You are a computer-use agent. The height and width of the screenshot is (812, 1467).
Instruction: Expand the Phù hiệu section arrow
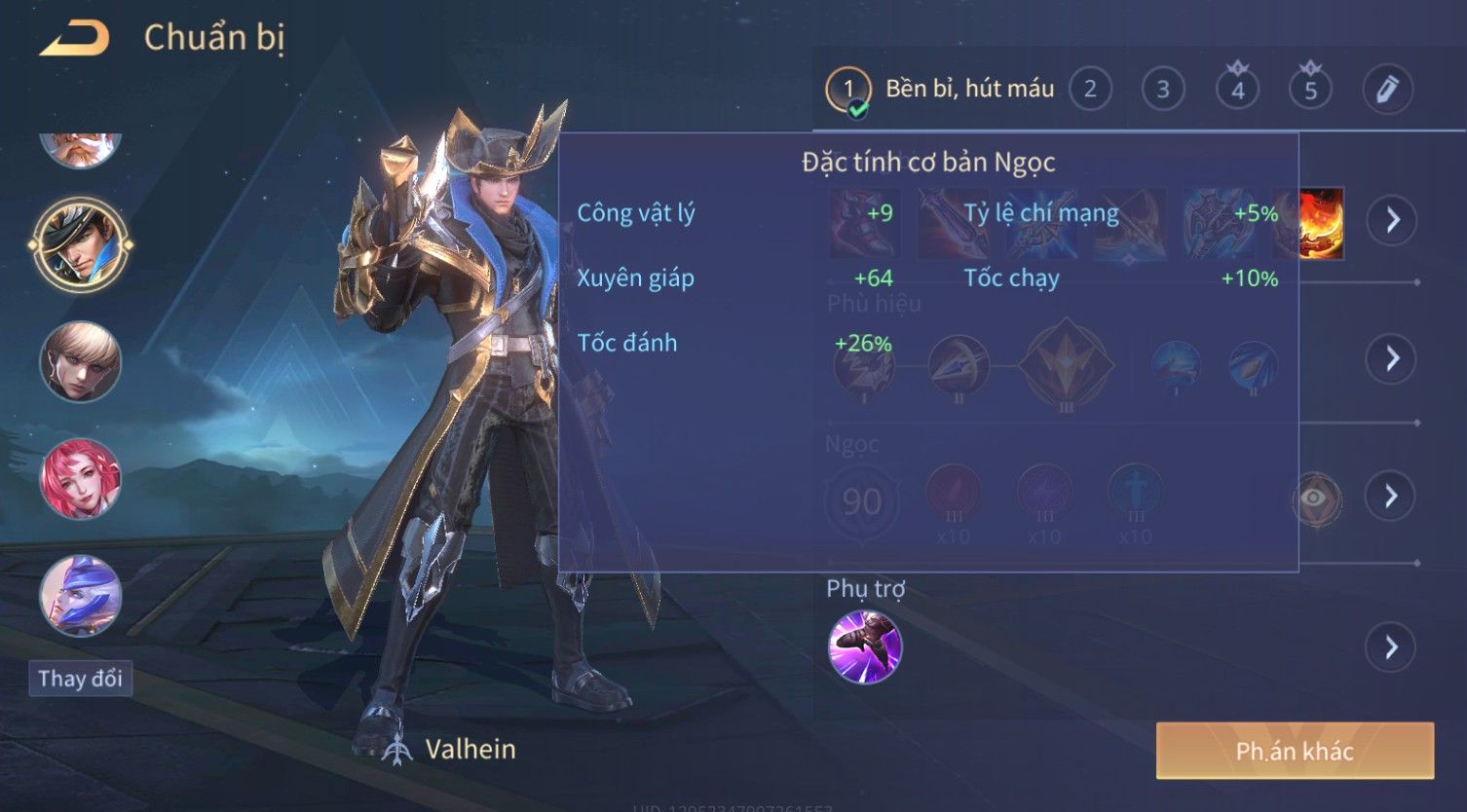tap(1391, 358)
